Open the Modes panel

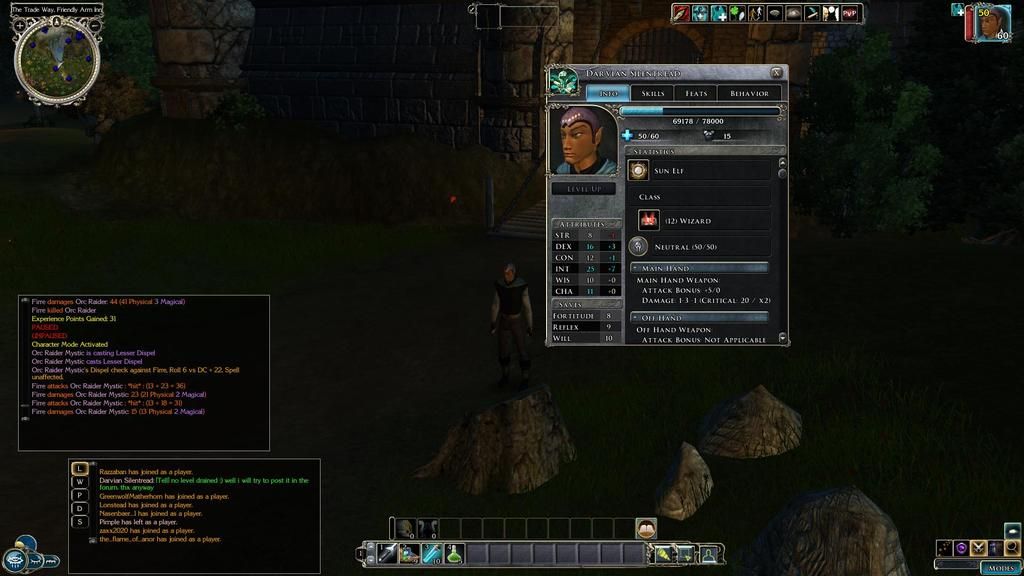point(1000,567)
